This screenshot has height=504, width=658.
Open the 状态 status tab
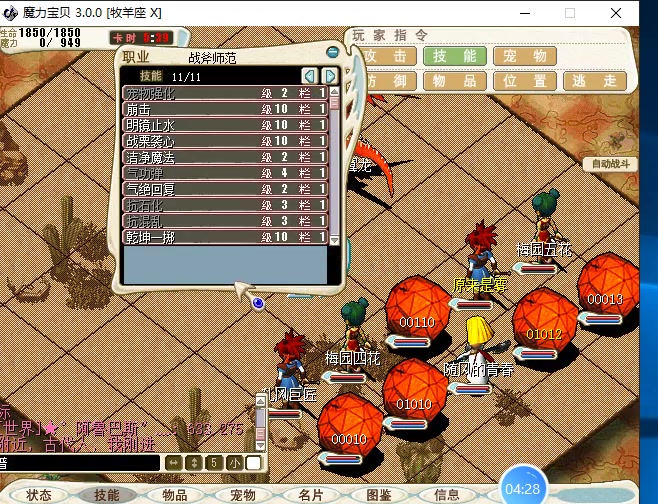point(39,495)
